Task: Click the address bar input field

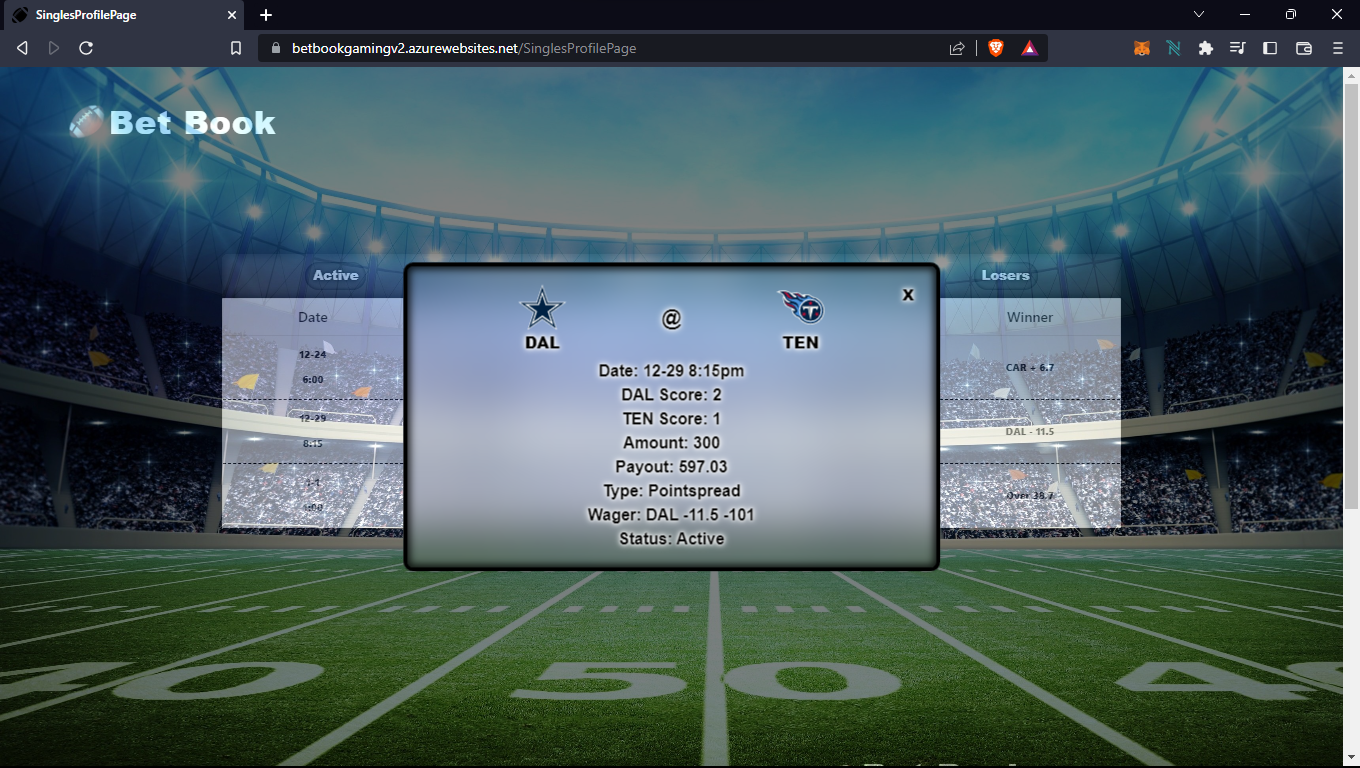Action: click(500, 47)
